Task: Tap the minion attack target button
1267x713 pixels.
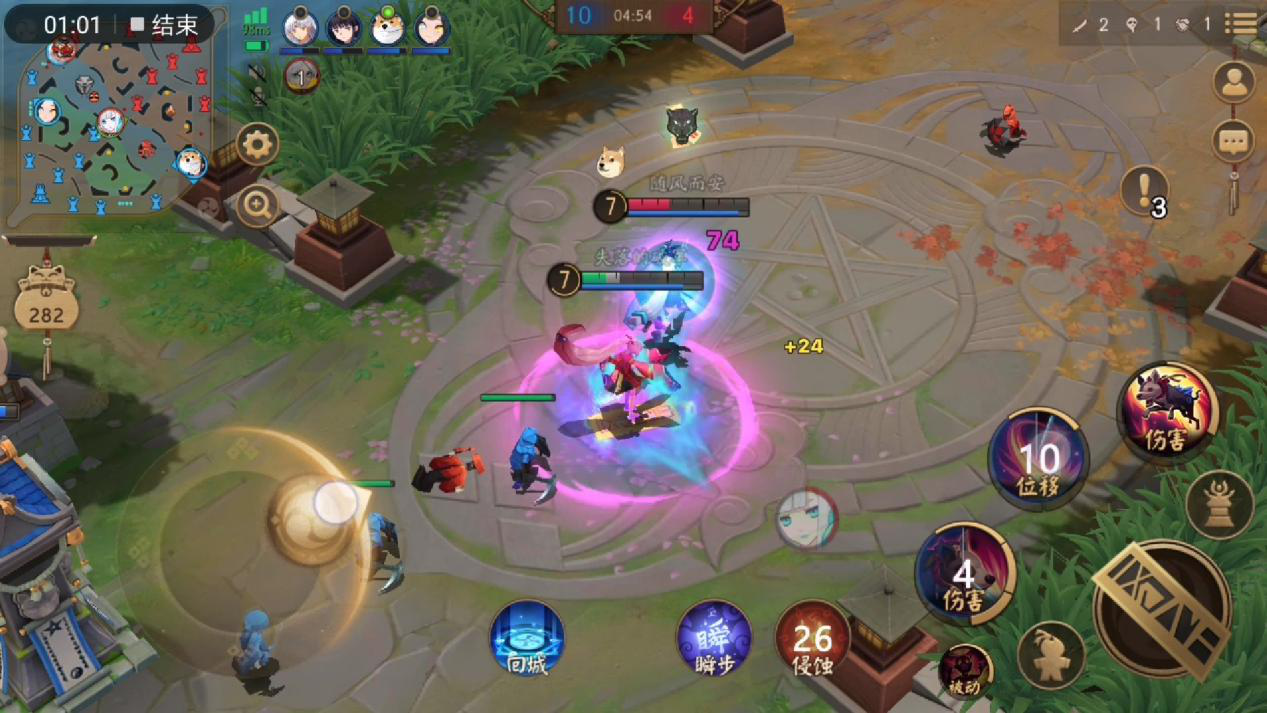Action: click(x=1050, y=656)
